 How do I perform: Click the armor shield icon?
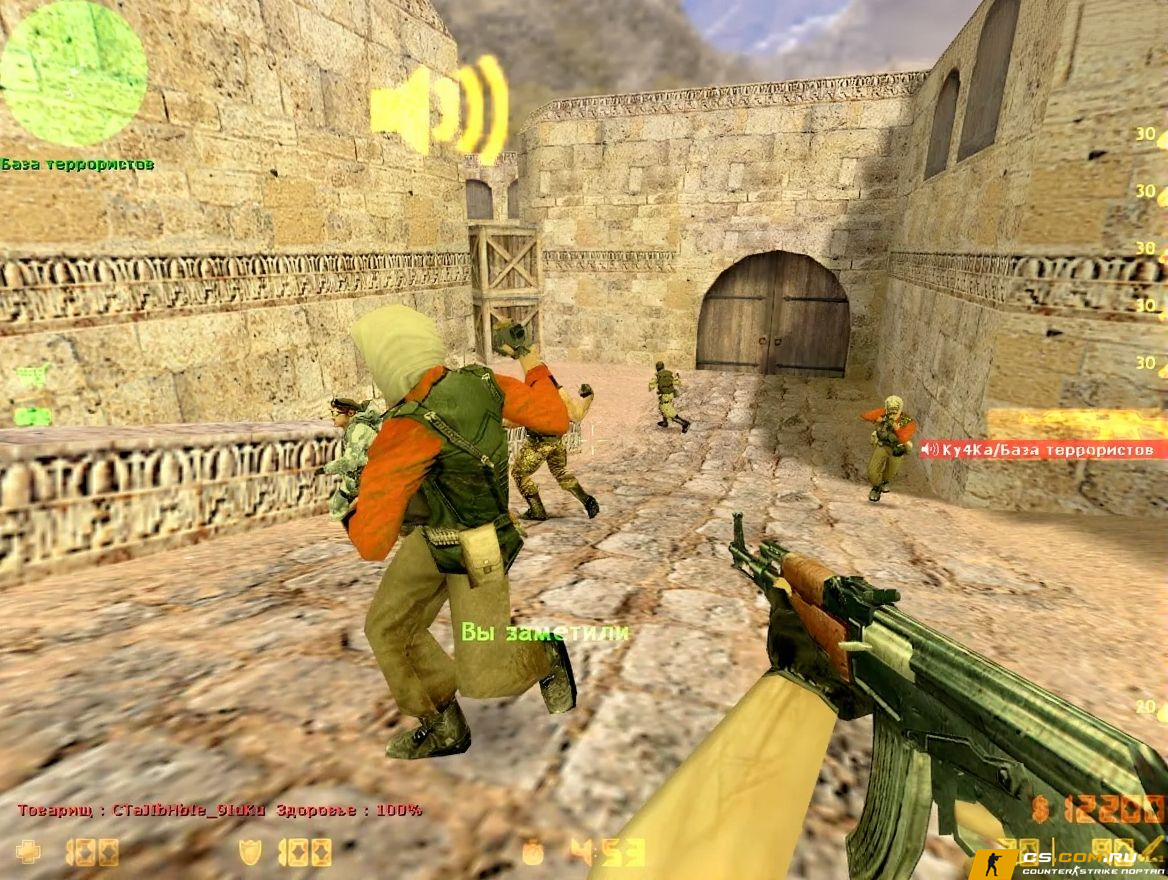pos(250,852)
